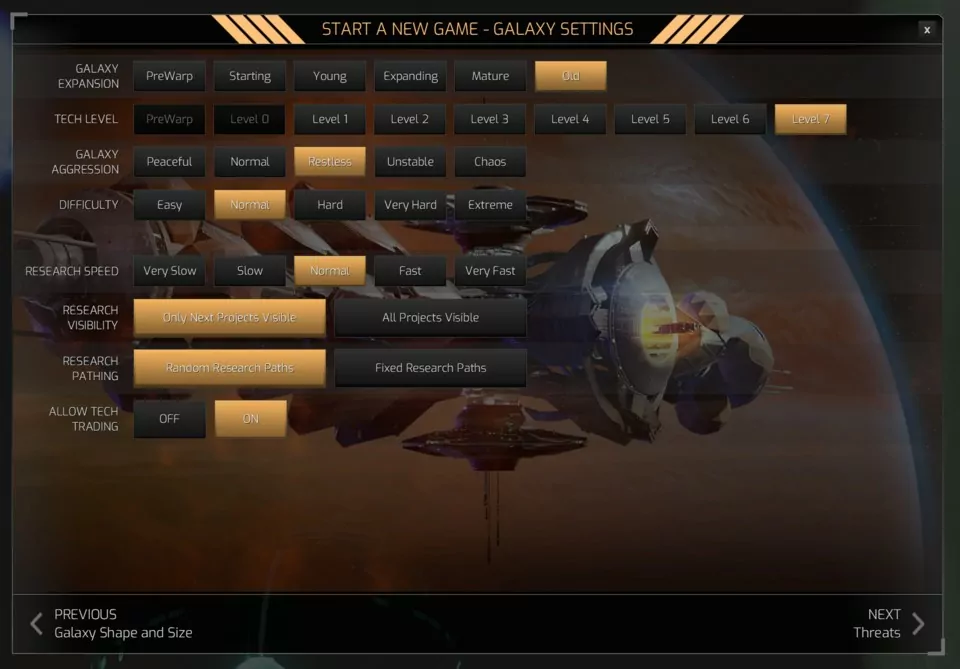This screenshot has width=960, height=669.
Task: Set tech level to Level 1
Action: click(330, 119)
